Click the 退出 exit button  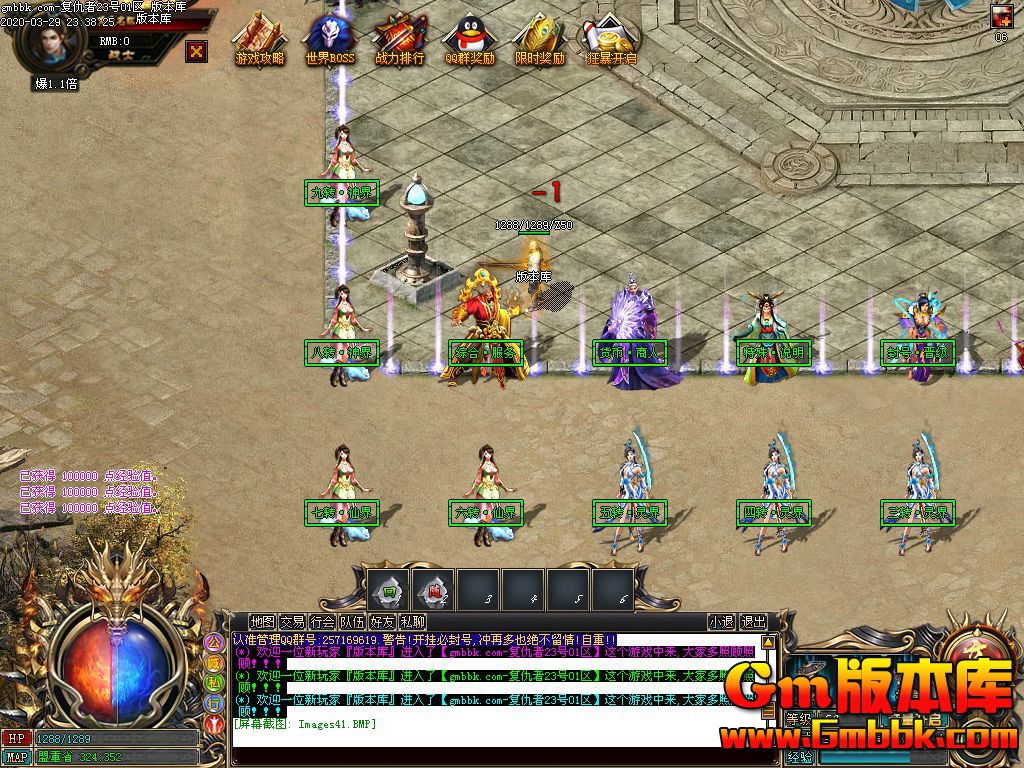tap(753, 622)
